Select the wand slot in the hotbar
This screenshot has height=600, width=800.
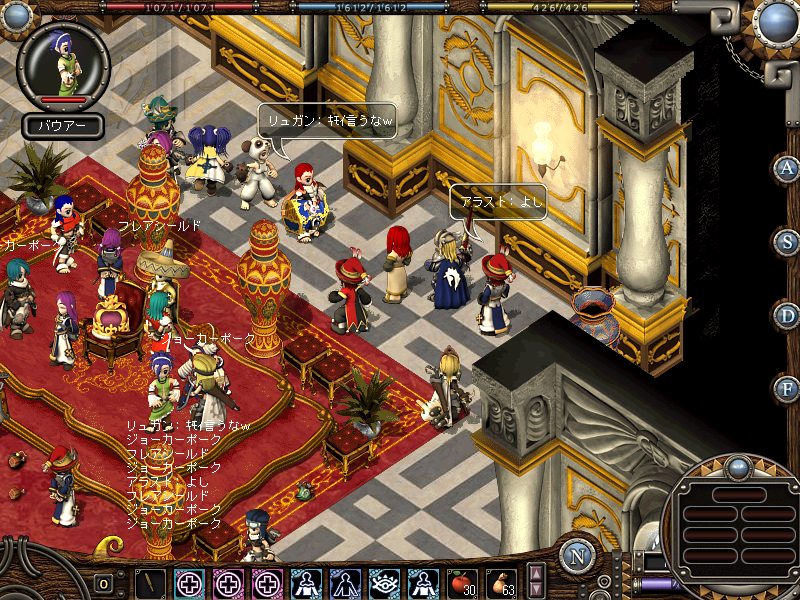[x=150, y=582]
